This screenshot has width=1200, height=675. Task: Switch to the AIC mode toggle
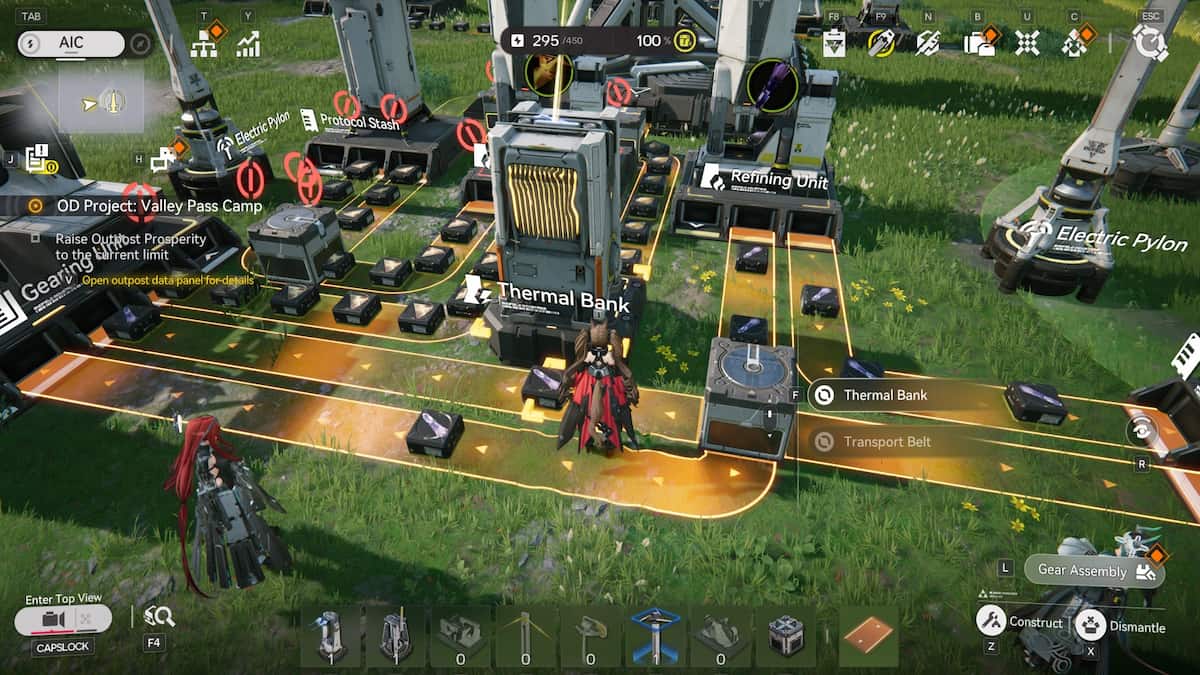point(71,43)
